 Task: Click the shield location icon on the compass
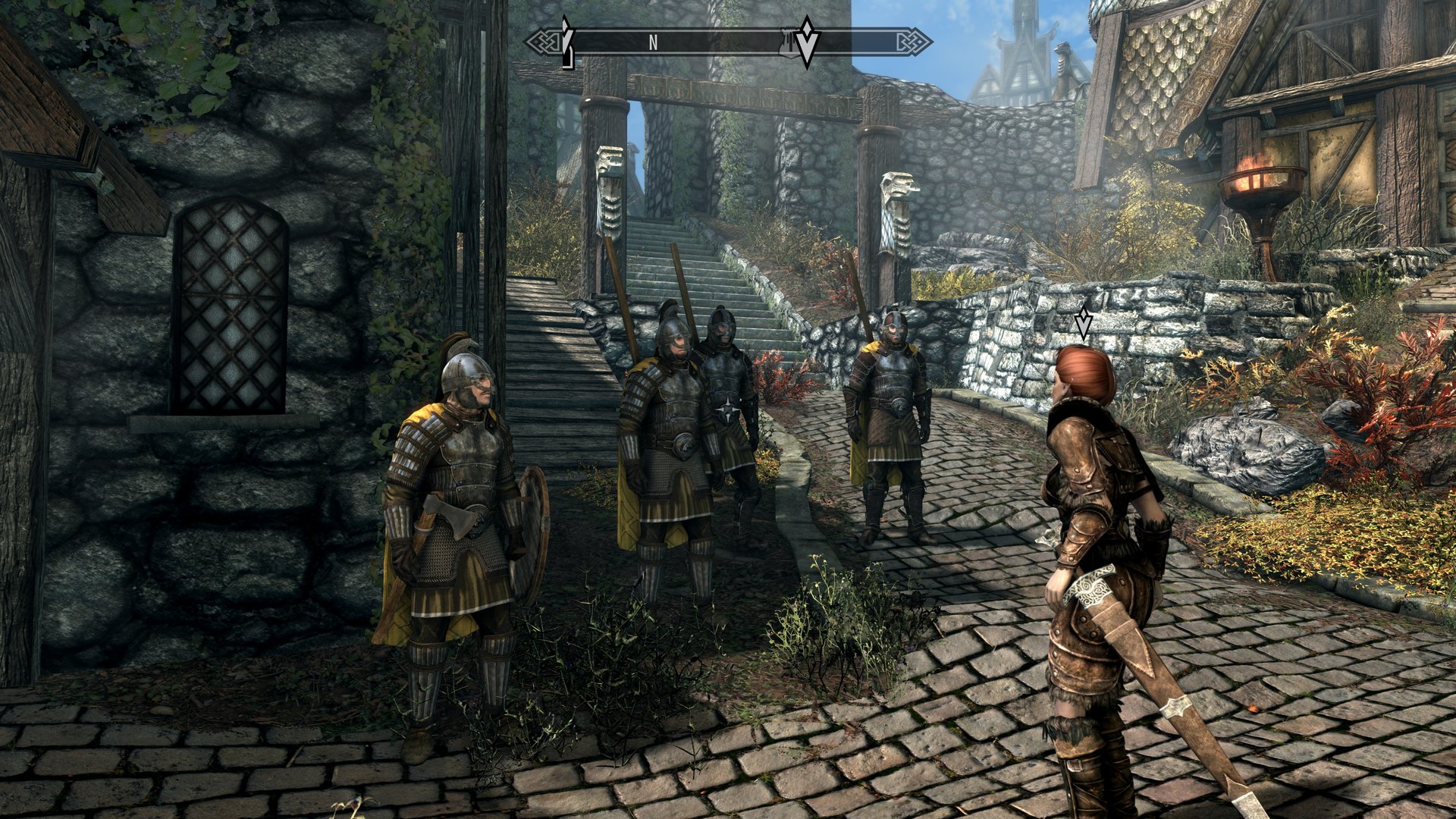coord(789,43)
